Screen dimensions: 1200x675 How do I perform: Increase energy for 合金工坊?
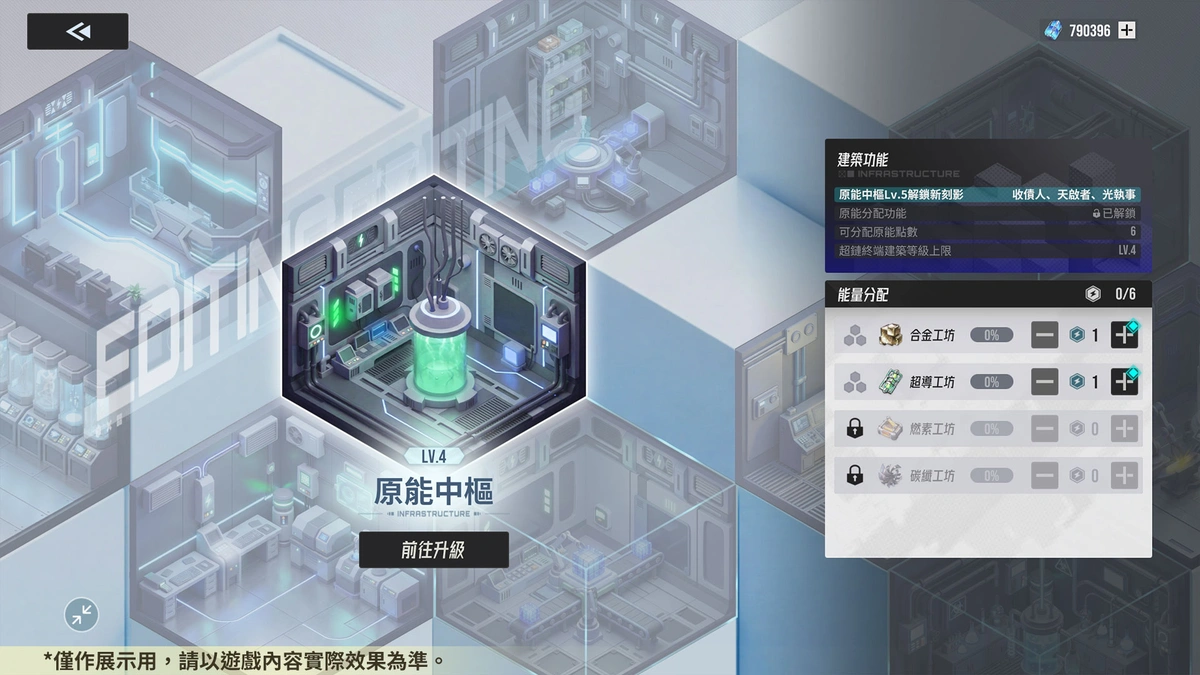point(1125,335)
